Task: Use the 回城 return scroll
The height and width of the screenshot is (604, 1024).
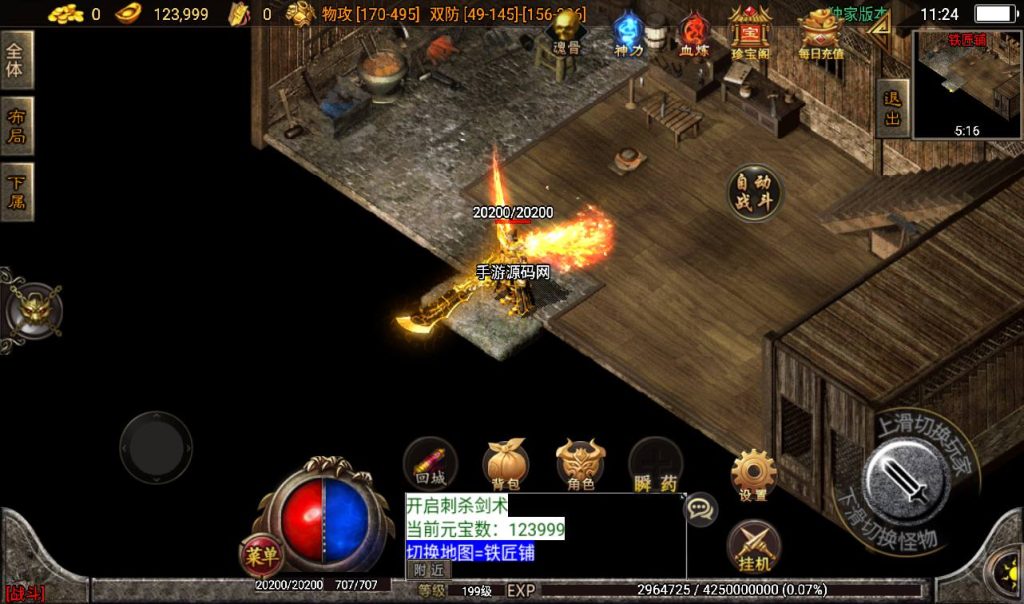Action: click(x=430, y=464)
